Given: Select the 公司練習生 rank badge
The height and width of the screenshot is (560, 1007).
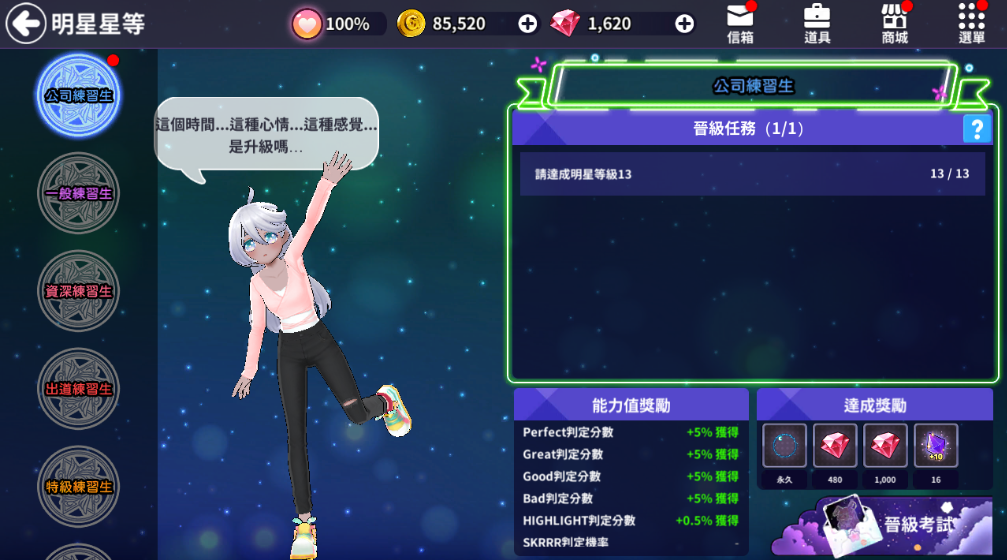Looking at the screenshot, I should [x=78, y=96].
